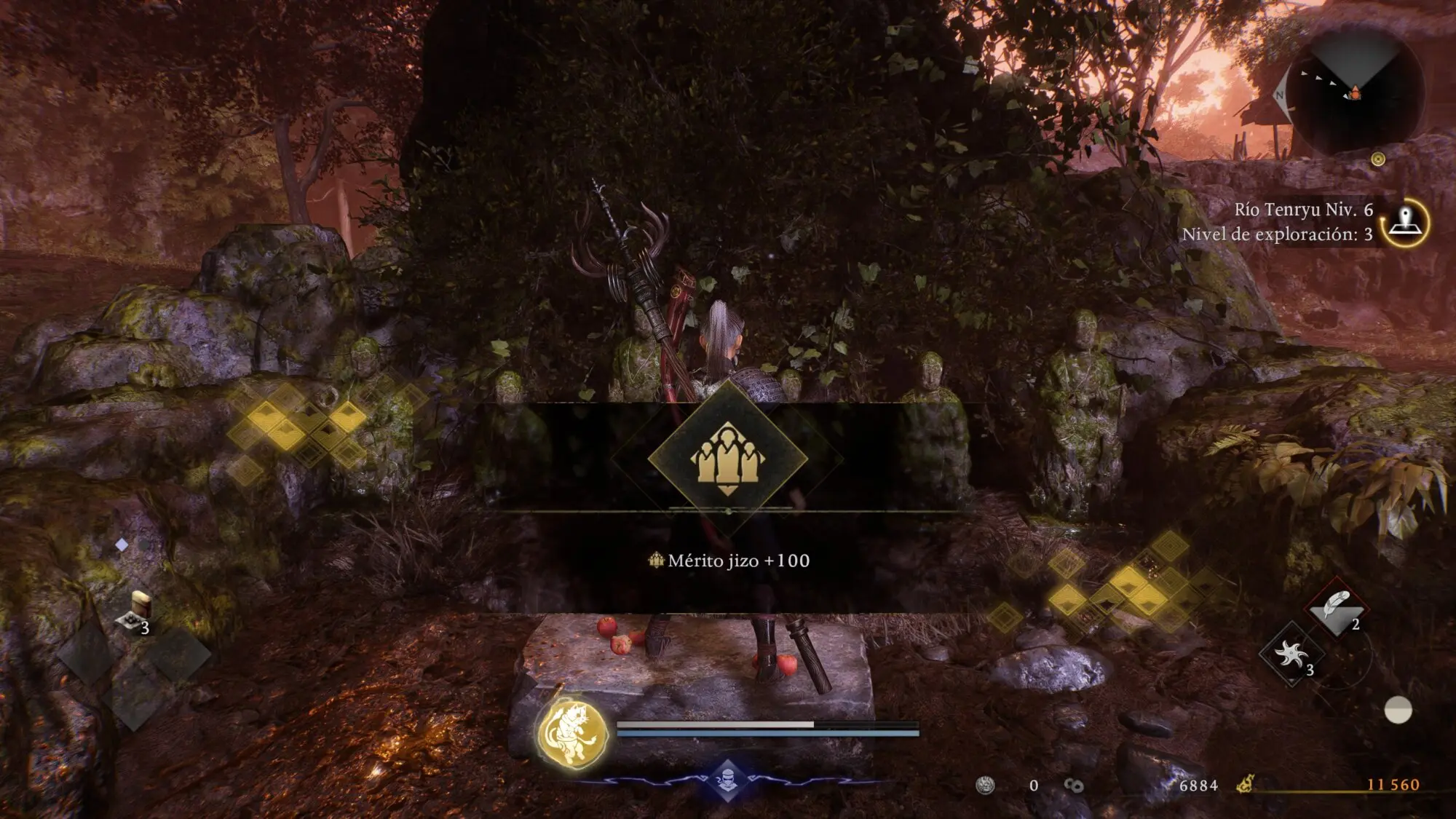Activate the golden guardian spirit emblem
The image size is (1456, 819).
pos(573,733)
